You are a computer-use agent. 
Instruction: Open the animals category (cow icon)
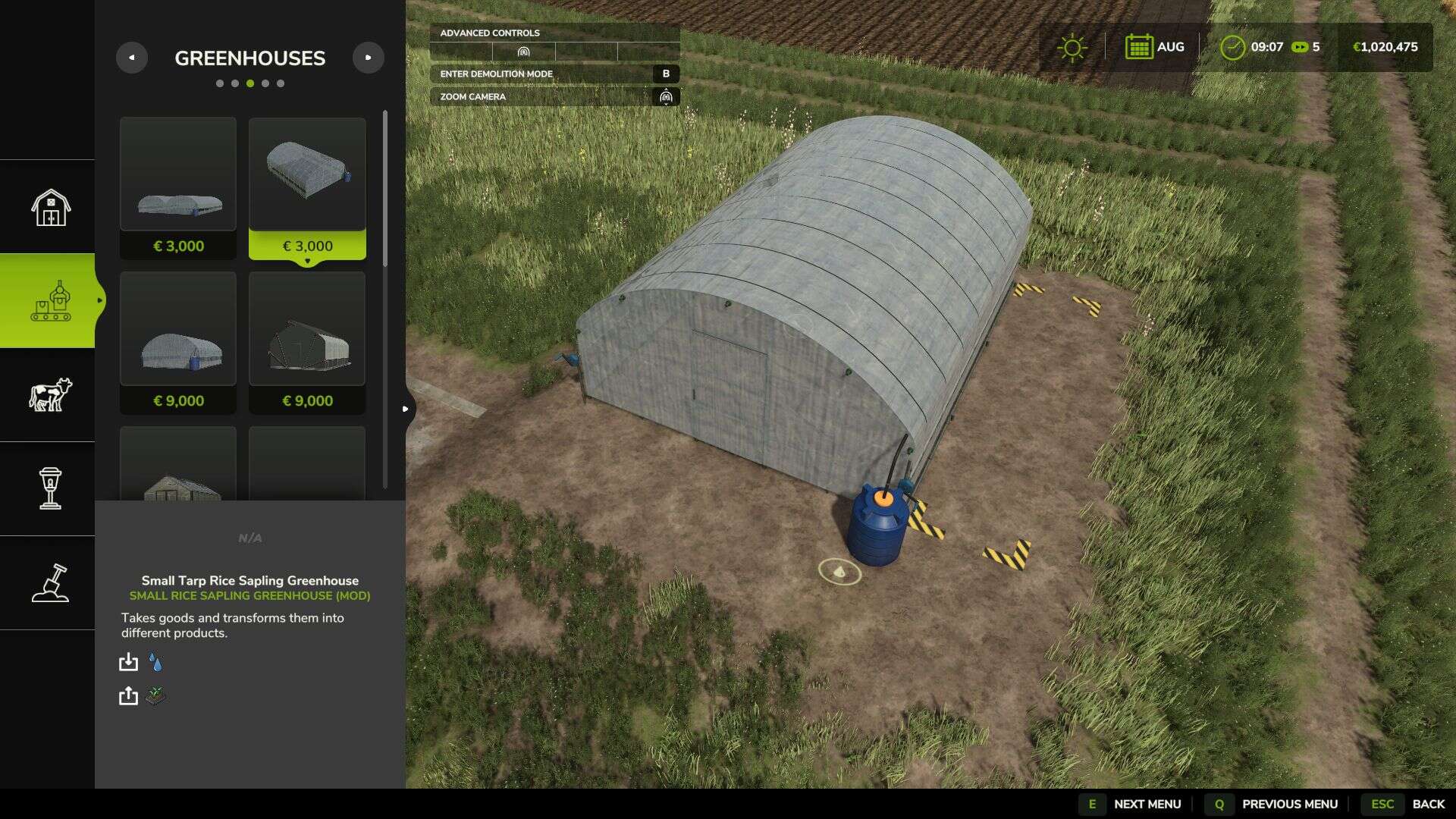[48, 395]
